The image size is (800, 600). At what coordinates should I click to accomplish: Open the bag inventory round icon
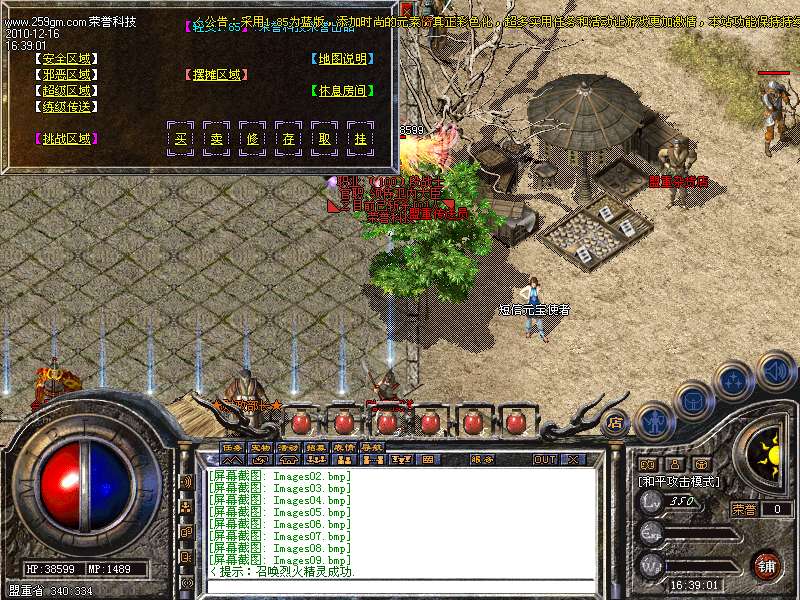(x=693, y=401)
